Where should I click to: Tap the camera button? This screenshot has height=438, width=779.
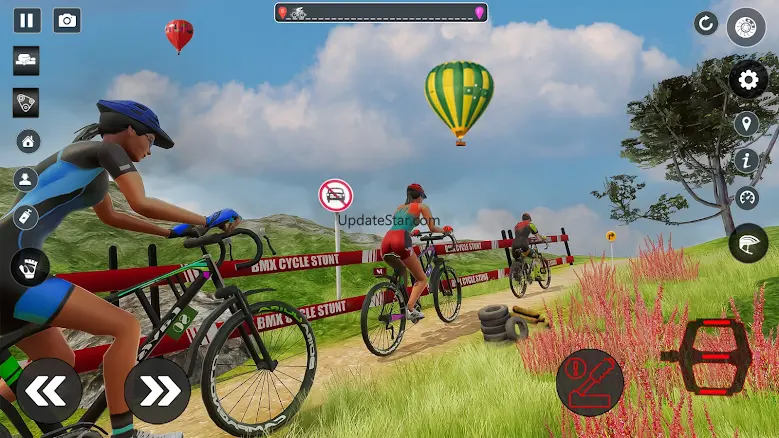[67, 20]
